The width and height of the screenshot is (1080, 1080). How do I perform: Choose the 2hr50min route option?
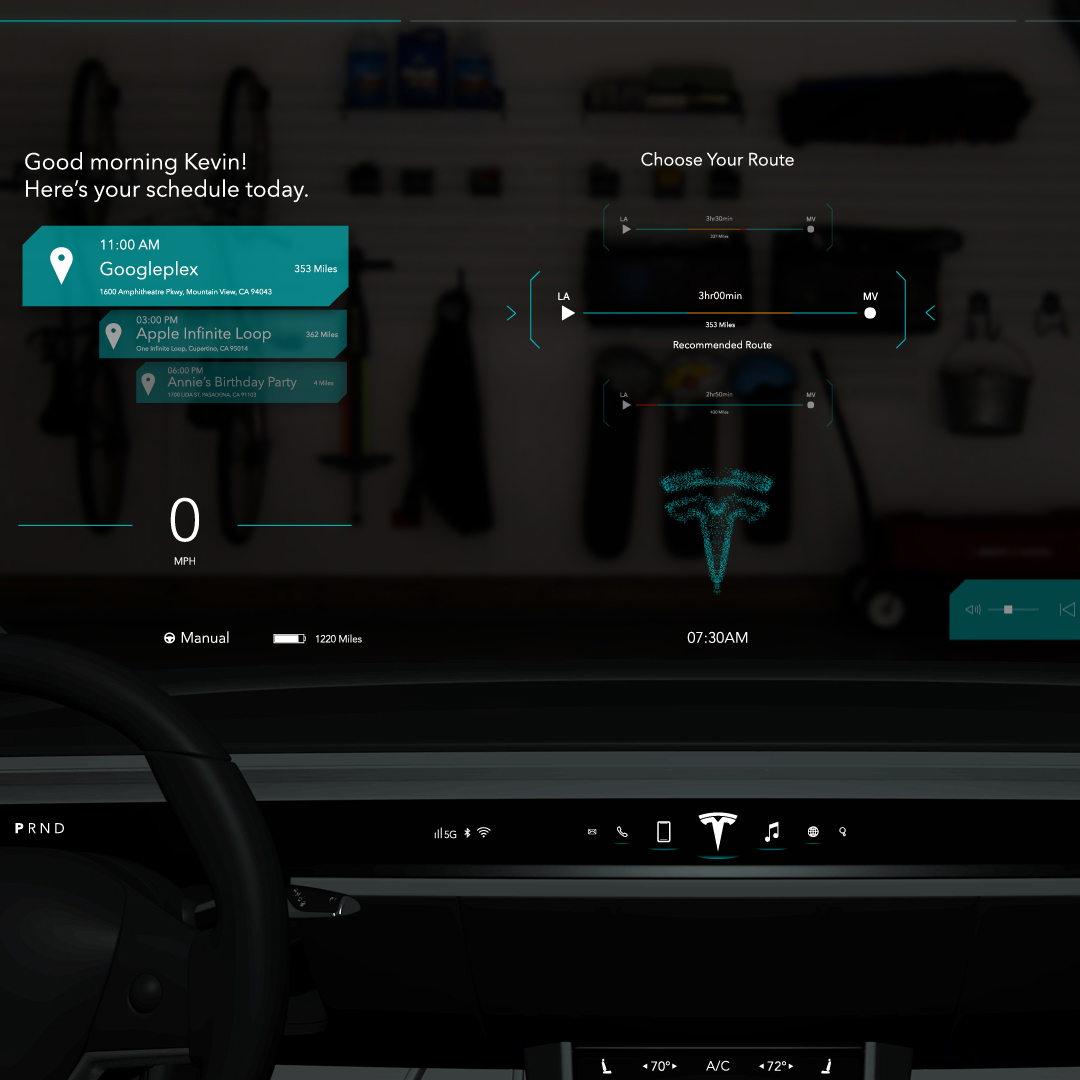(x=717, y=404)
